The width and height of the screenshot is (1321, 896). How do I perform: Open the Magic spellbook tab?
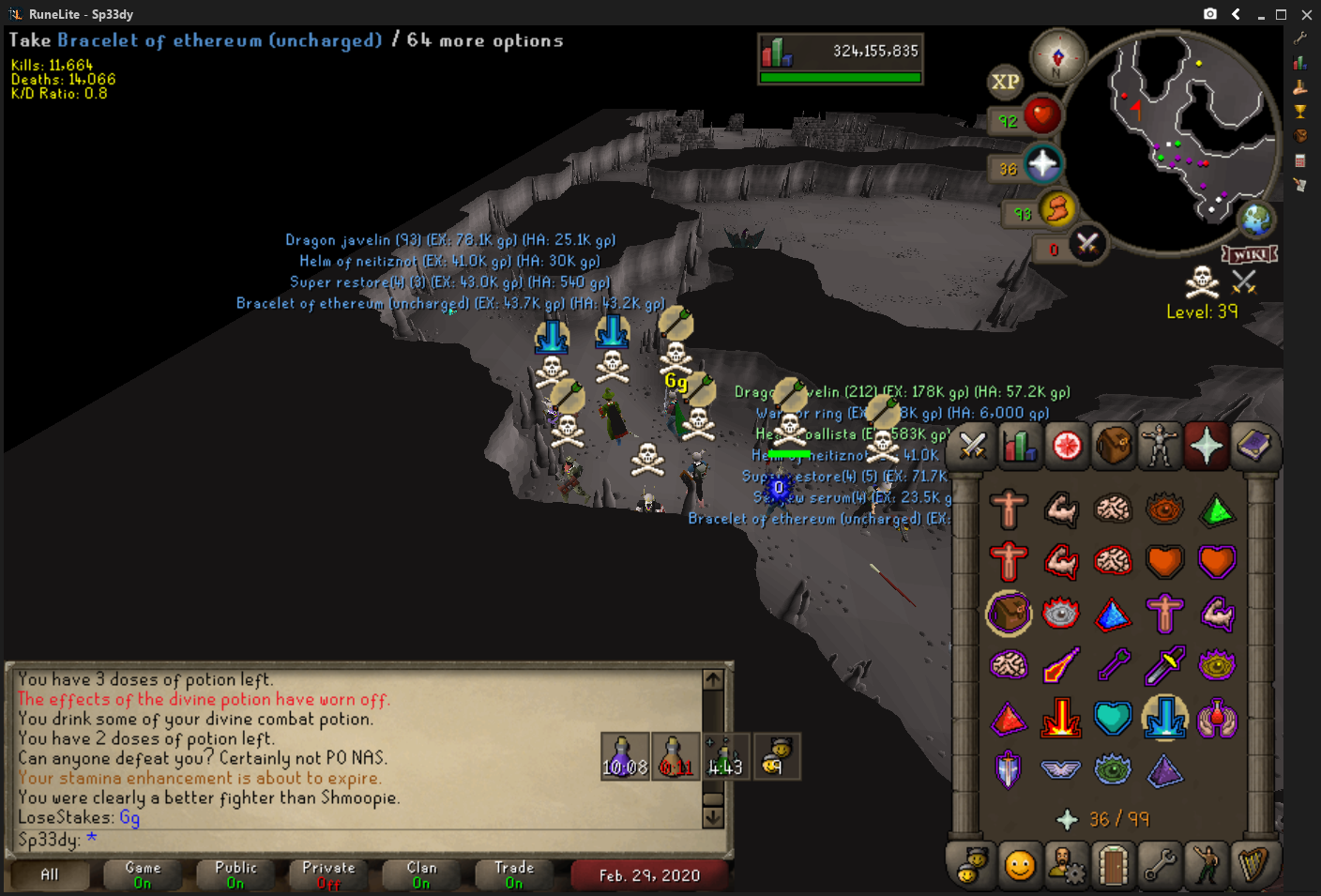click(x=1253, y=446)
